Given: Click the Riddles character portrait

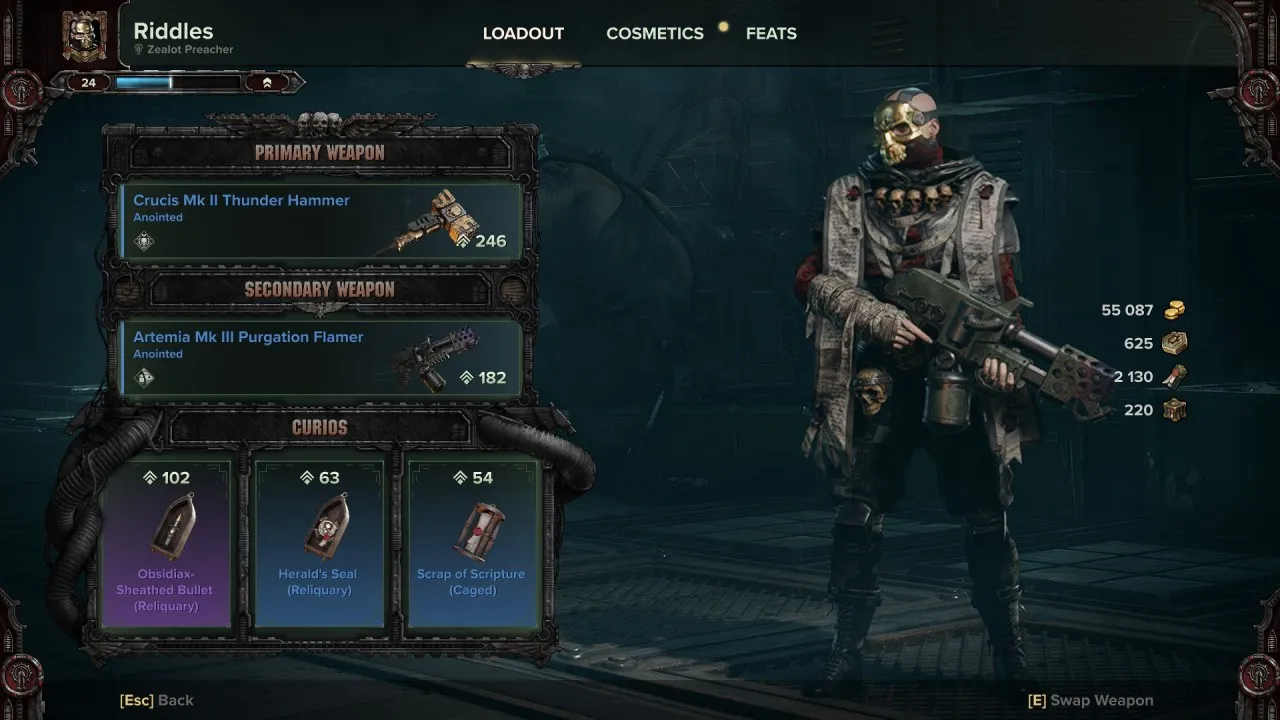Looking at the screenshot, I should (85, 35).
